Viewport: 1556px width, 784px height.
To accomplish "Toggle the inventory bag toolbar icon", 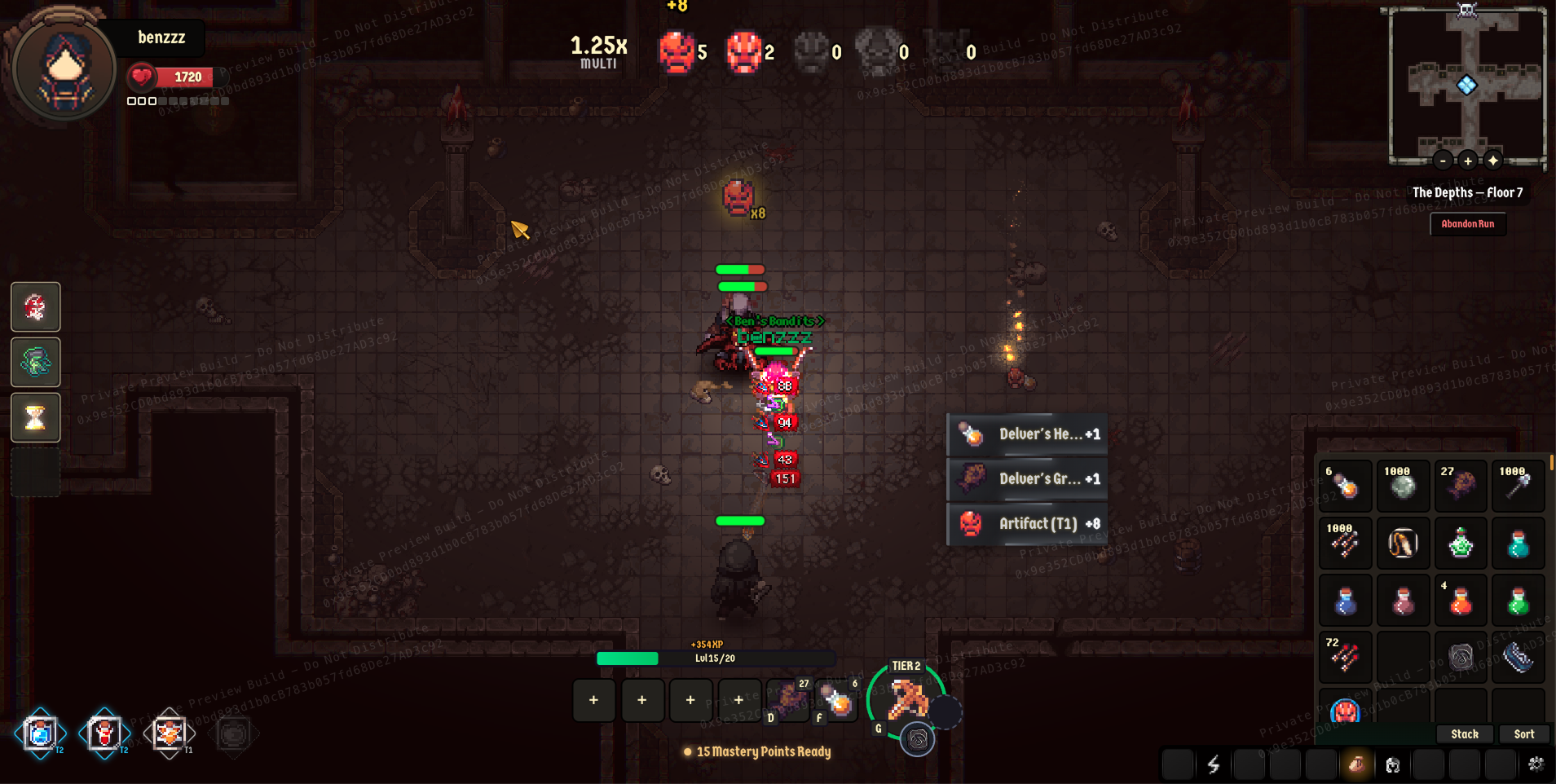I will pyautogui.click(x=1356, y=764).
